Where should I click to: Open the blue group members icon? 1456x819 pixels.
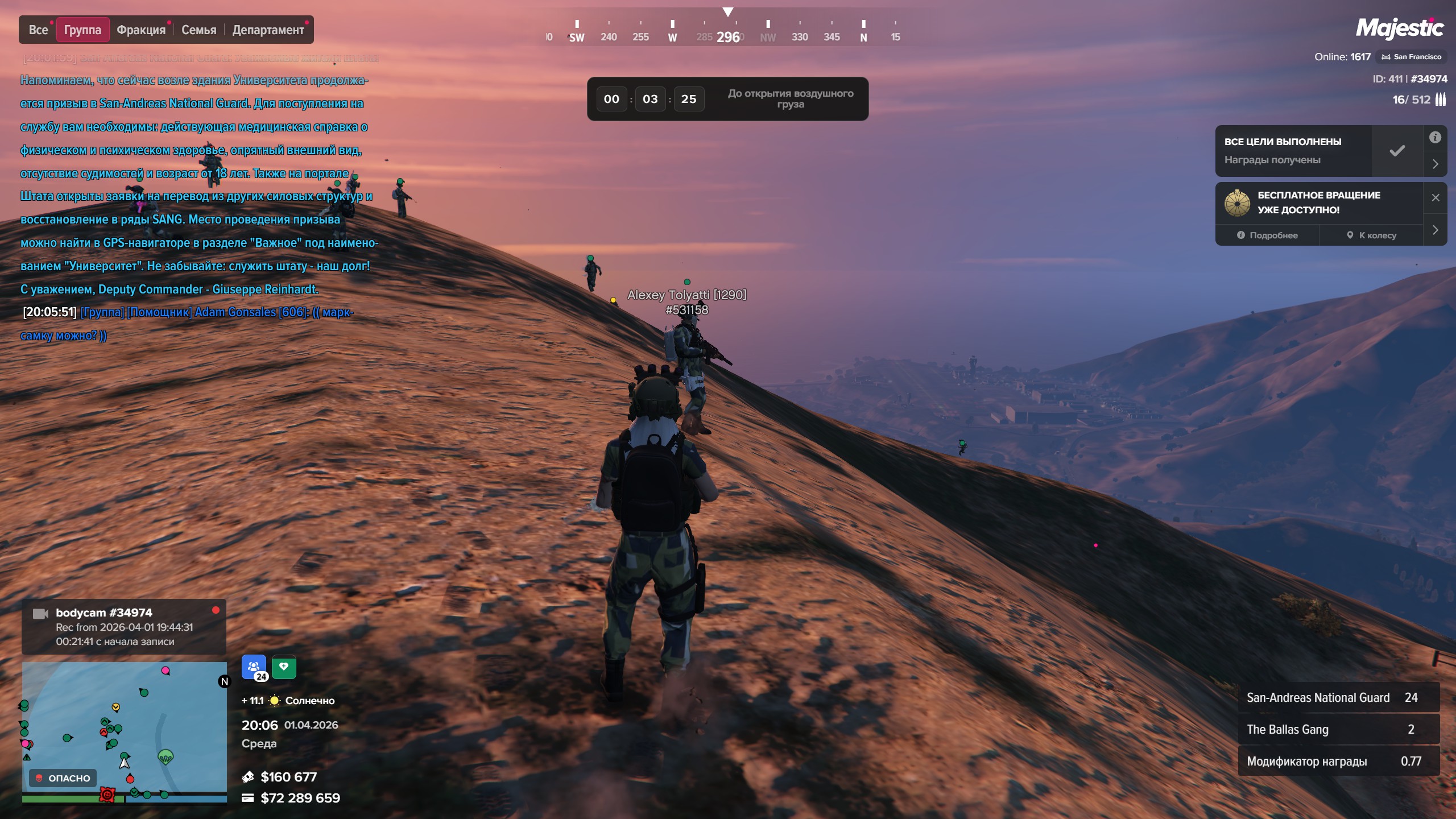(254, 667)
